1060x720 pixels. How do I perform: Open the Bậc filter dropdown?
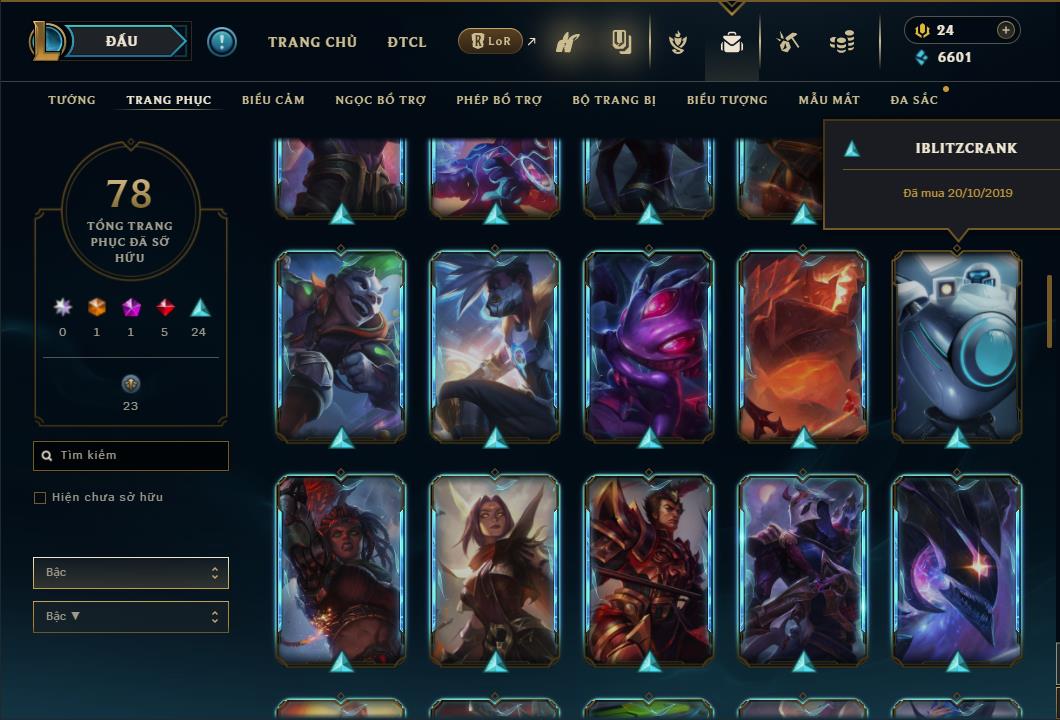pyautogui.click(x=131, y=573)
